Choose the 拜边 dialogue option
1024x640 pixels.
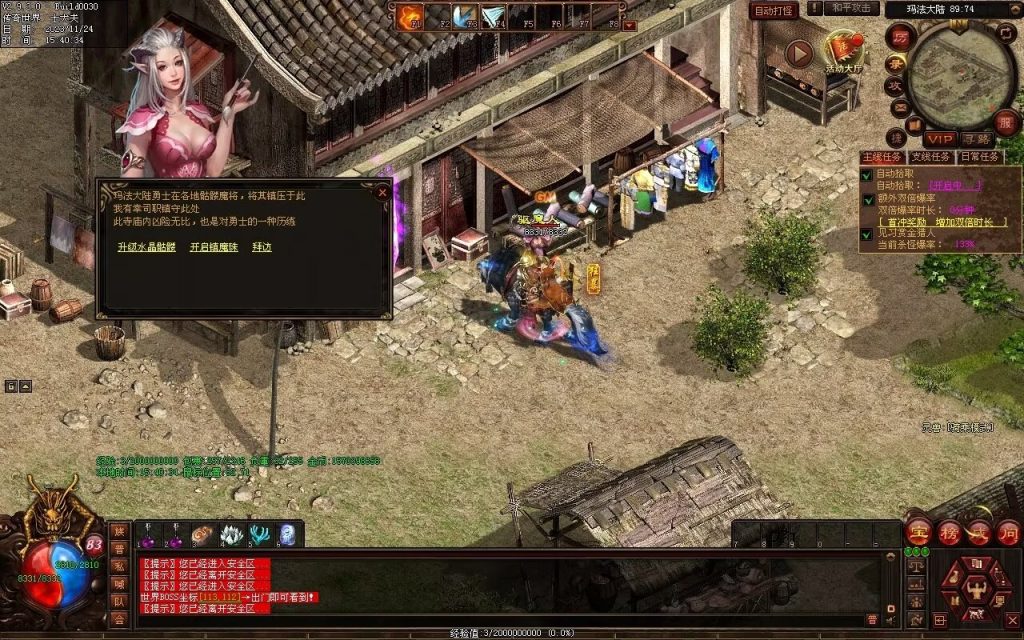[x=262, y=247]
